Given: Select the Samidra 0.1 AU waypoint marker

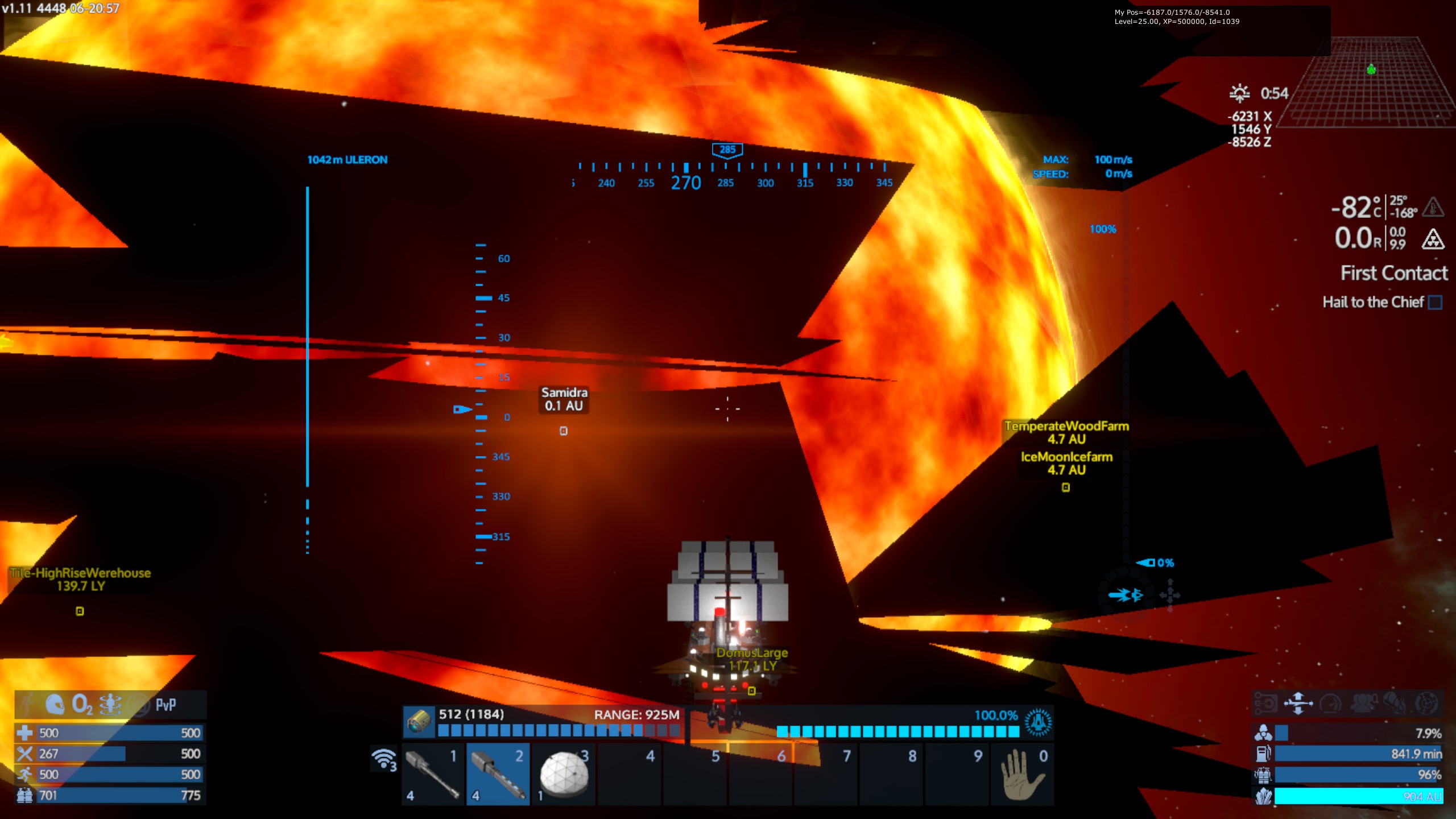Looking at the screenshot, I should click(563, 431).
